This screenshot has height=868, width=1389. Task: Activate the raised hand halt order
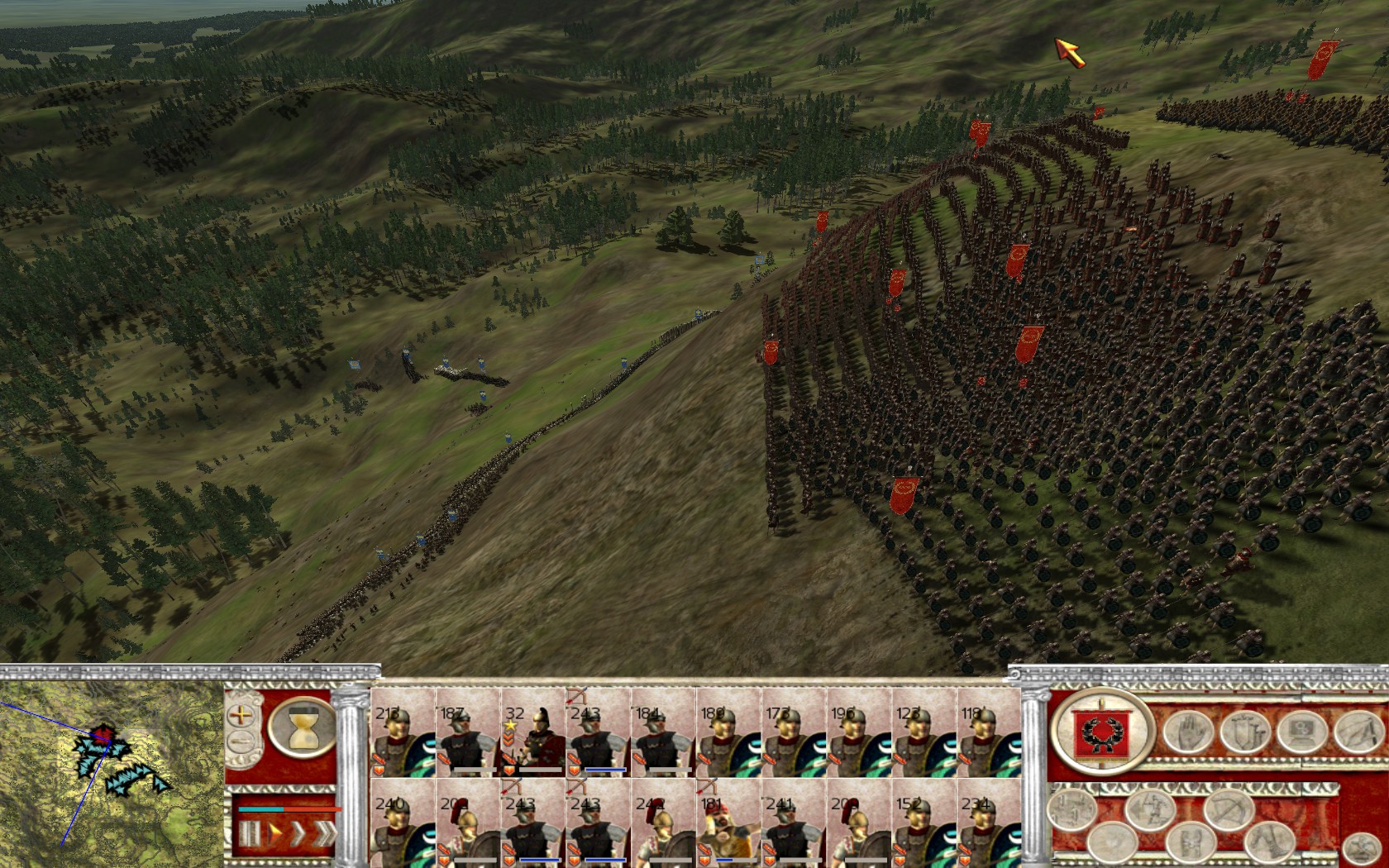click(1189, 732)
